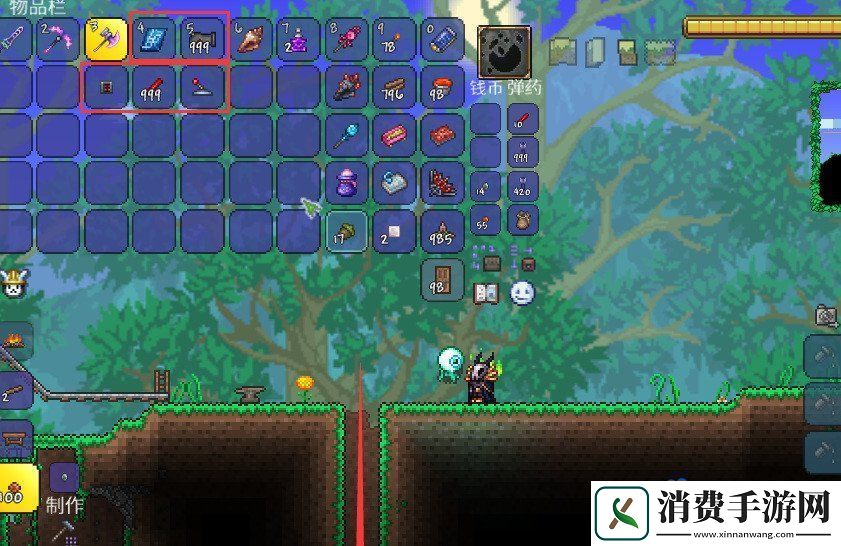Select the stack of 985 in inventory
Image resolution: width=841 pixels, height=546 pixels.
[442, 232]
